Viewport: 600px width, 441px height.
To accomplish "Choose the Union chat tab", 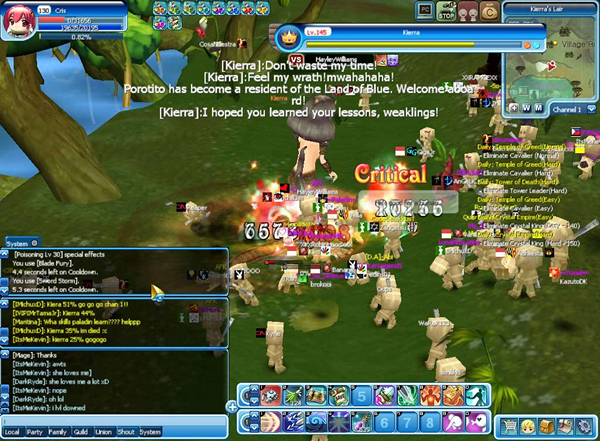I will tap(103, 432).
